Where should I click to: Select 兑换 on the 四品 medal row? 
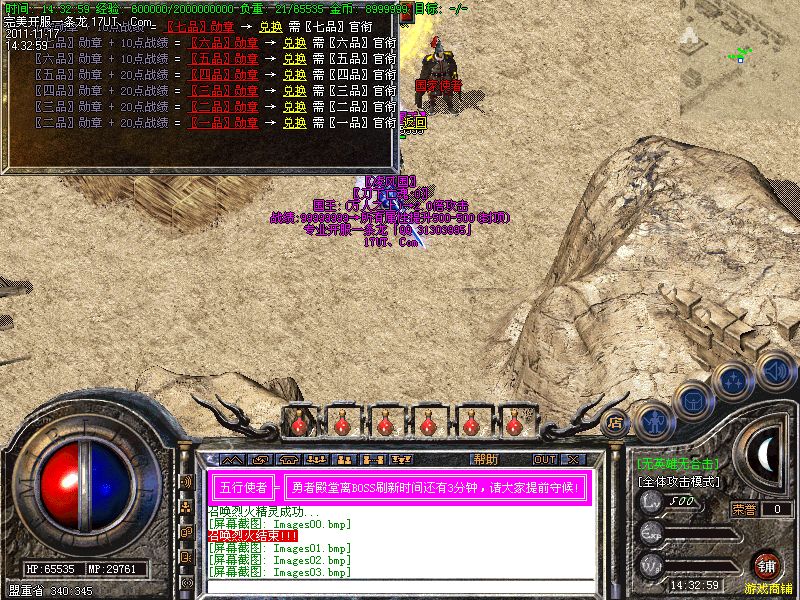(x=295, y=76)
